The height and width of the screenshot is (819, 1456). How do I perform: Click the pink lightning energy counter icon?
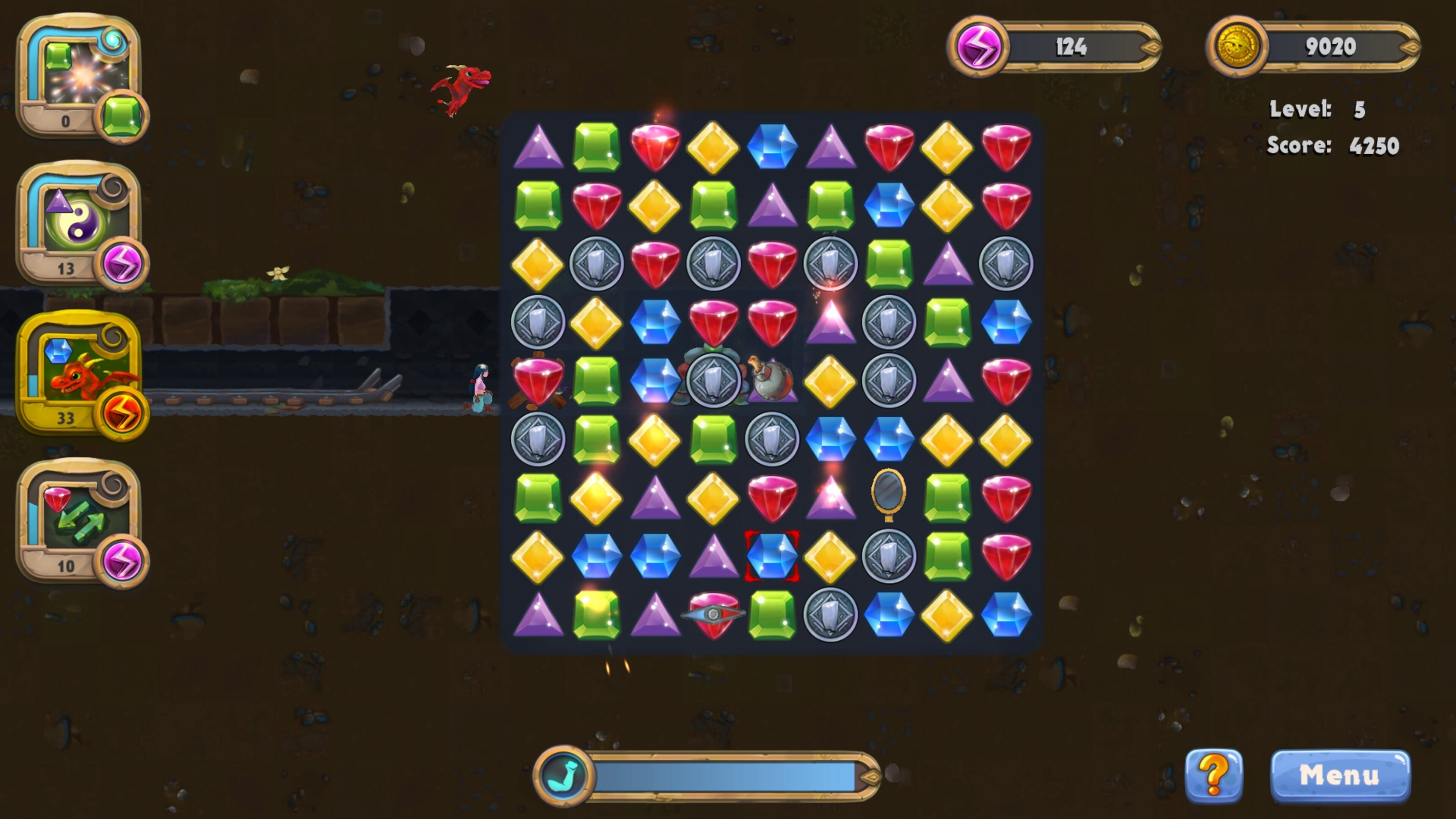point(979,46)
